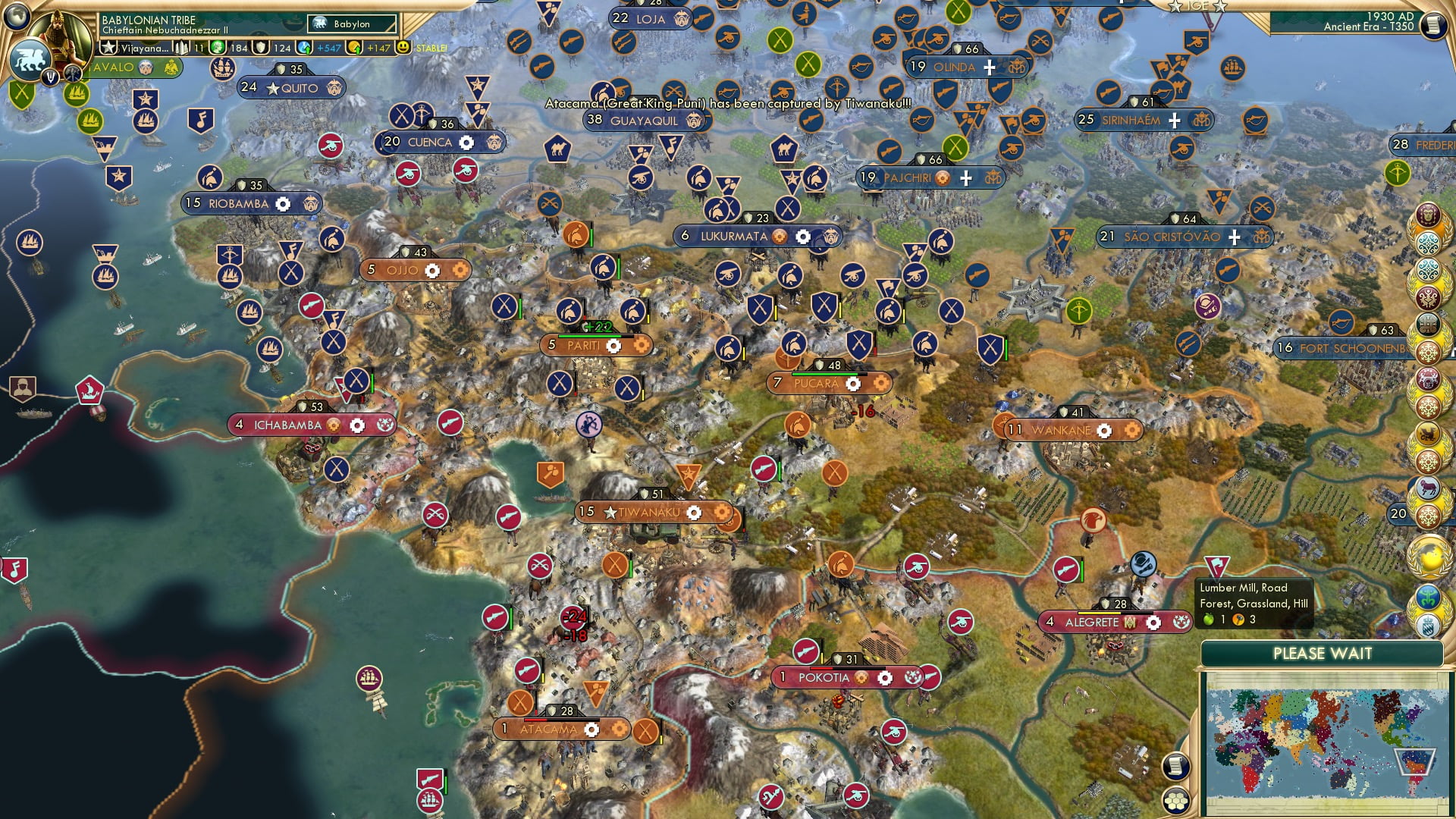Click the shield icon showing 124

[x=261, y=48]
